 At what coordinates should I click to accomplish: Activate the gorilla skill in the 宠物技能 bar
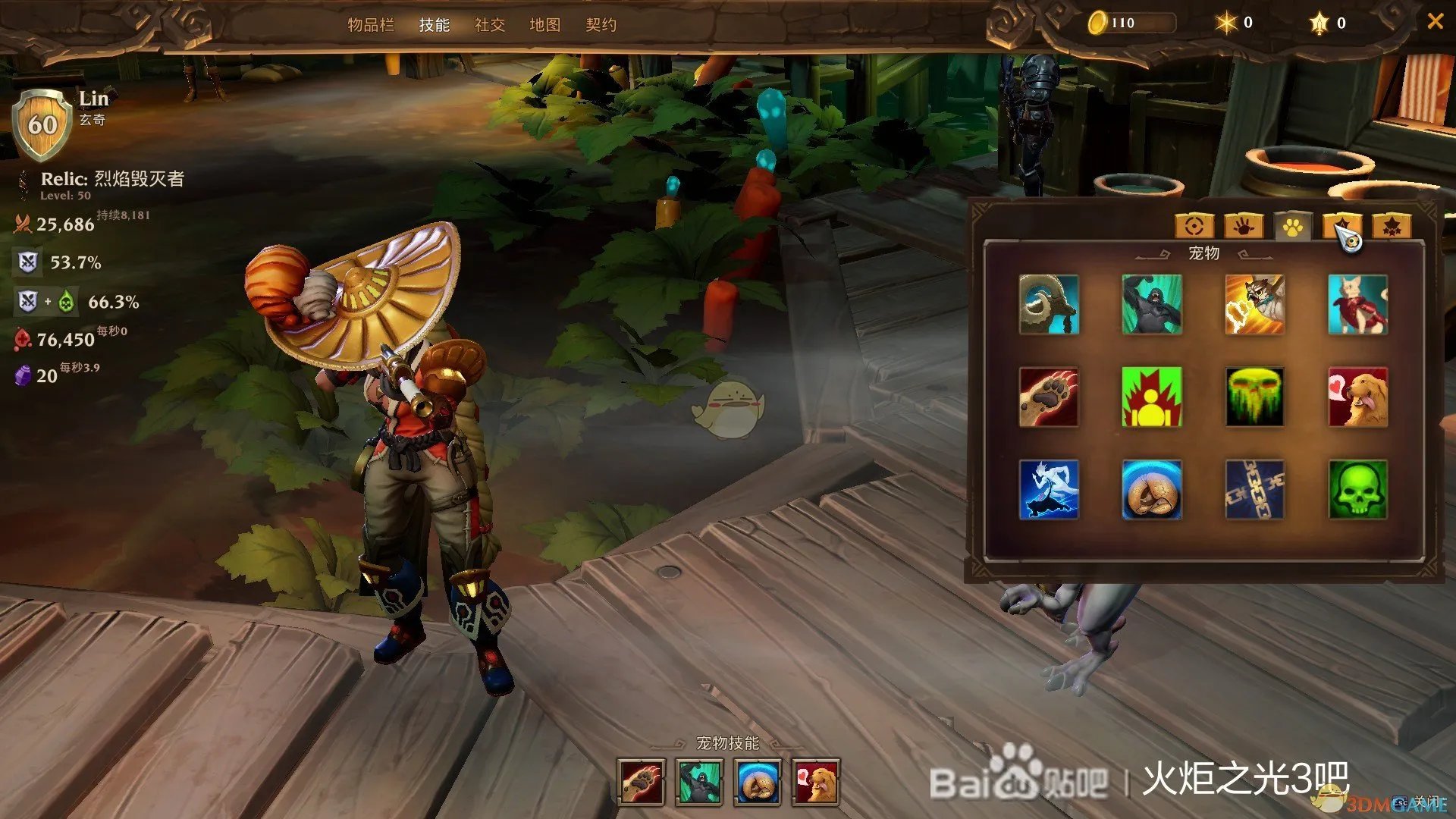point(699,782)
